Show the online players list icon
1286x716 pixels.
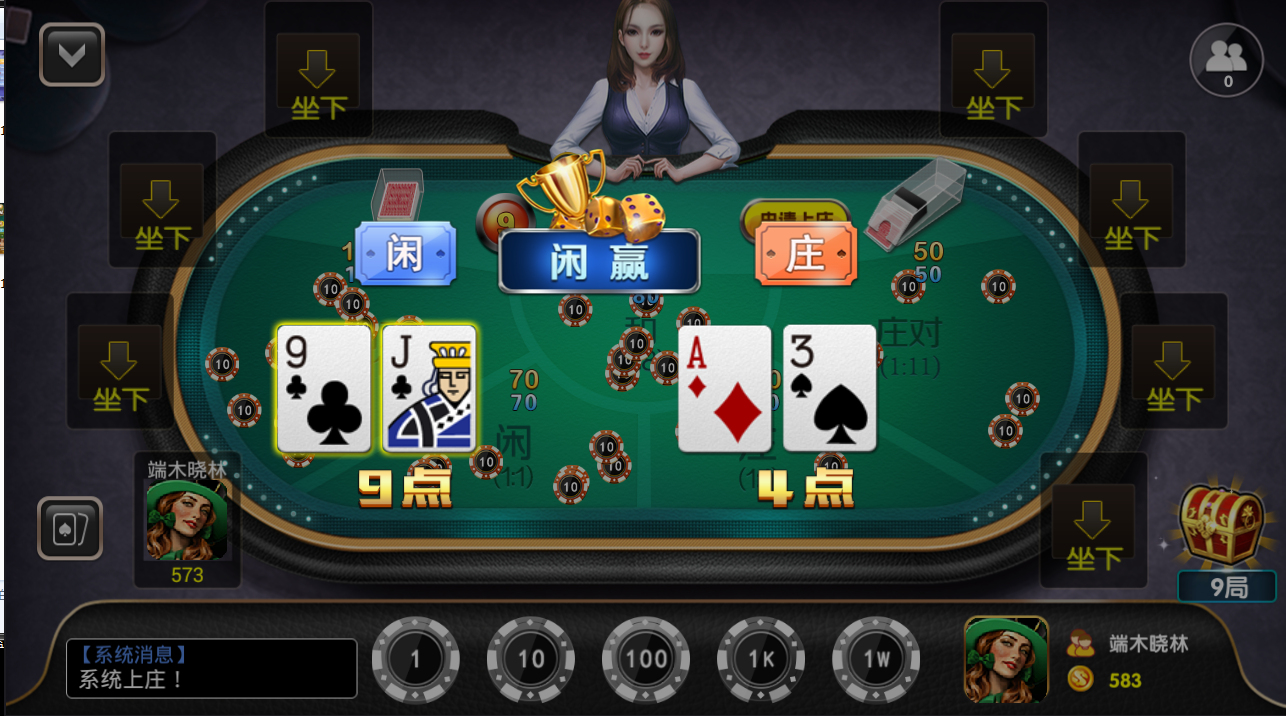(1227, 58)
